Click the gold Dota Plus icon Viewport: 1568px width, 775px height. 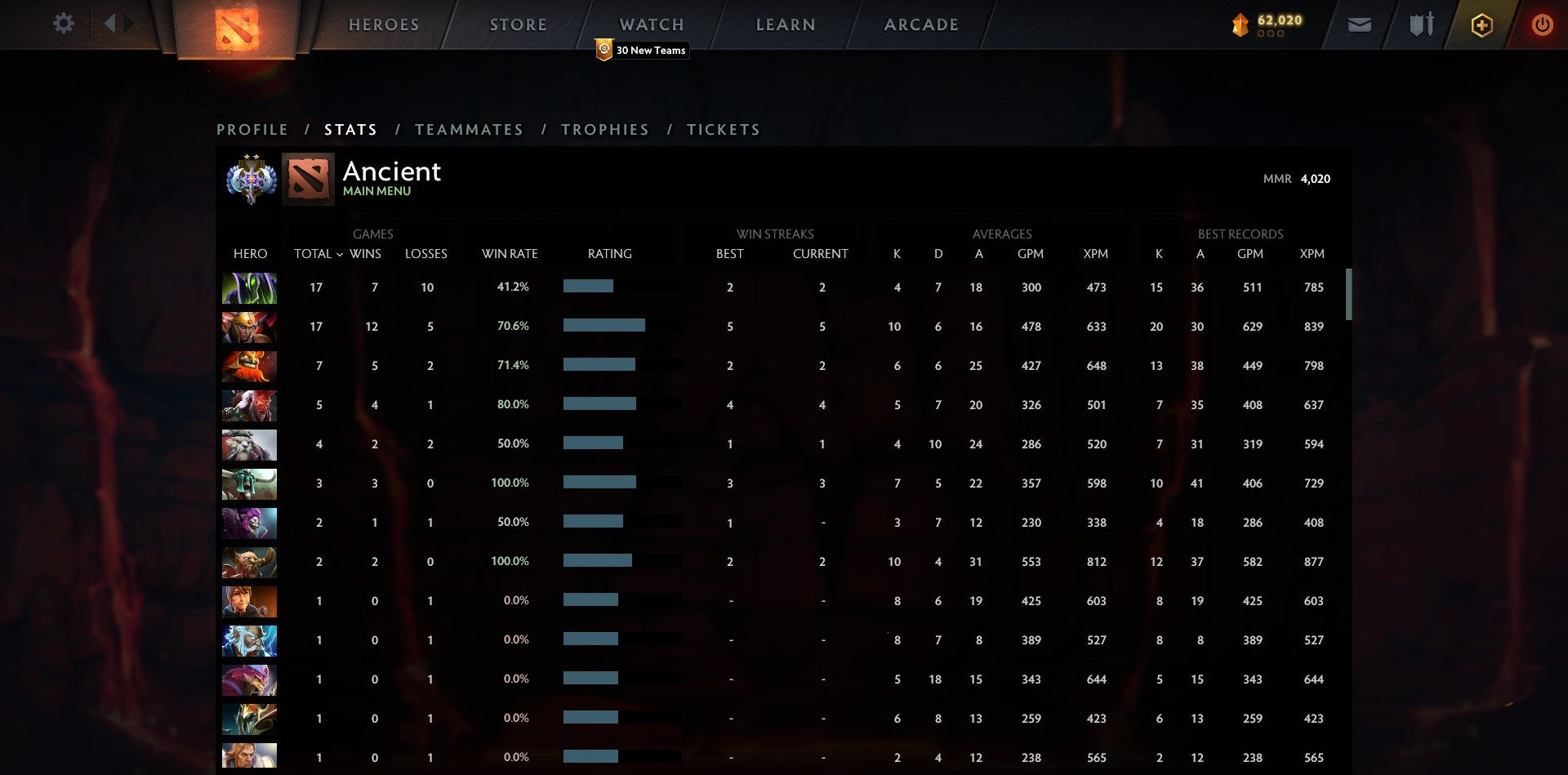(1481, 24)
